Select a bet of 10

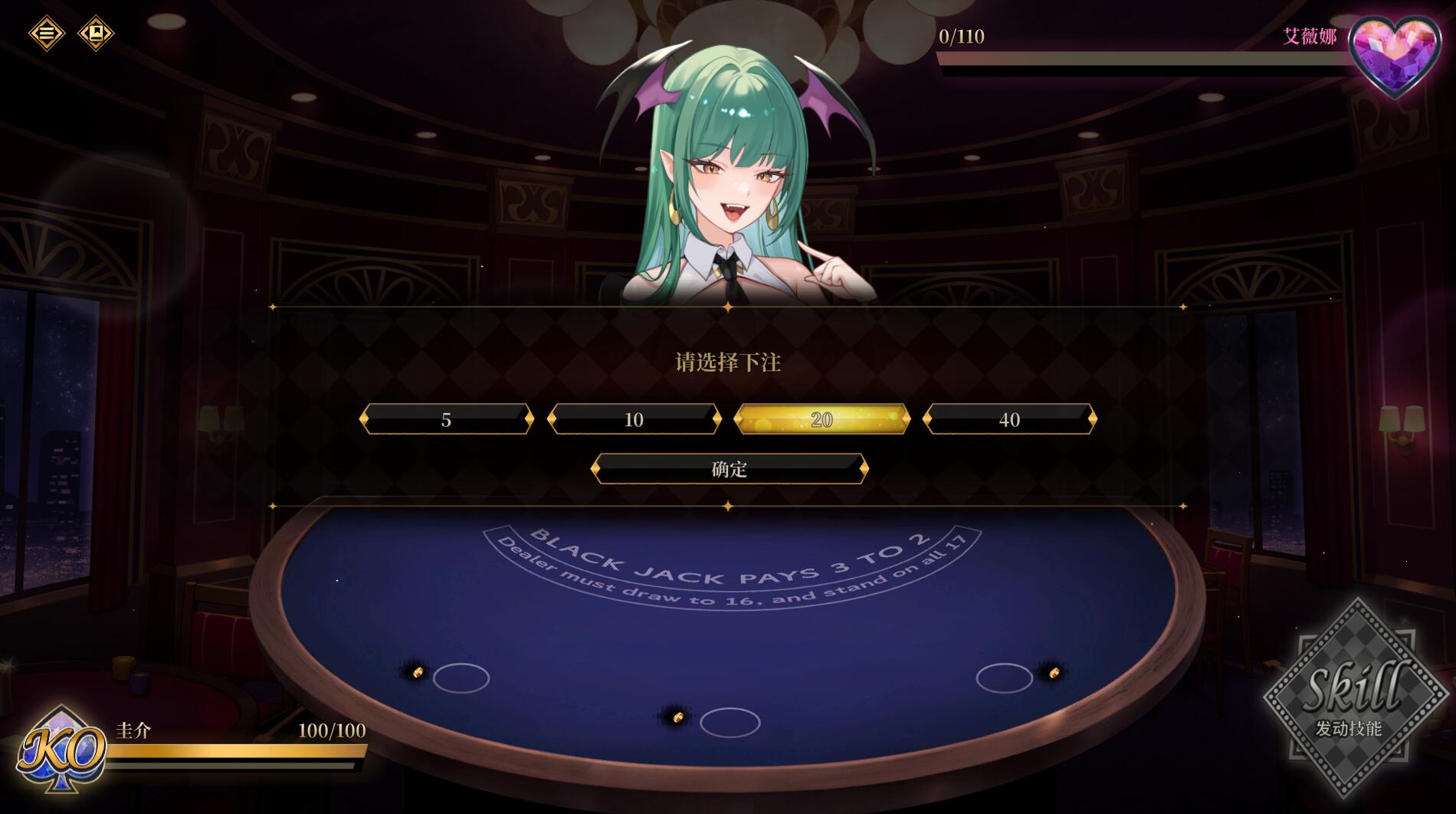[x=634, y=419]
